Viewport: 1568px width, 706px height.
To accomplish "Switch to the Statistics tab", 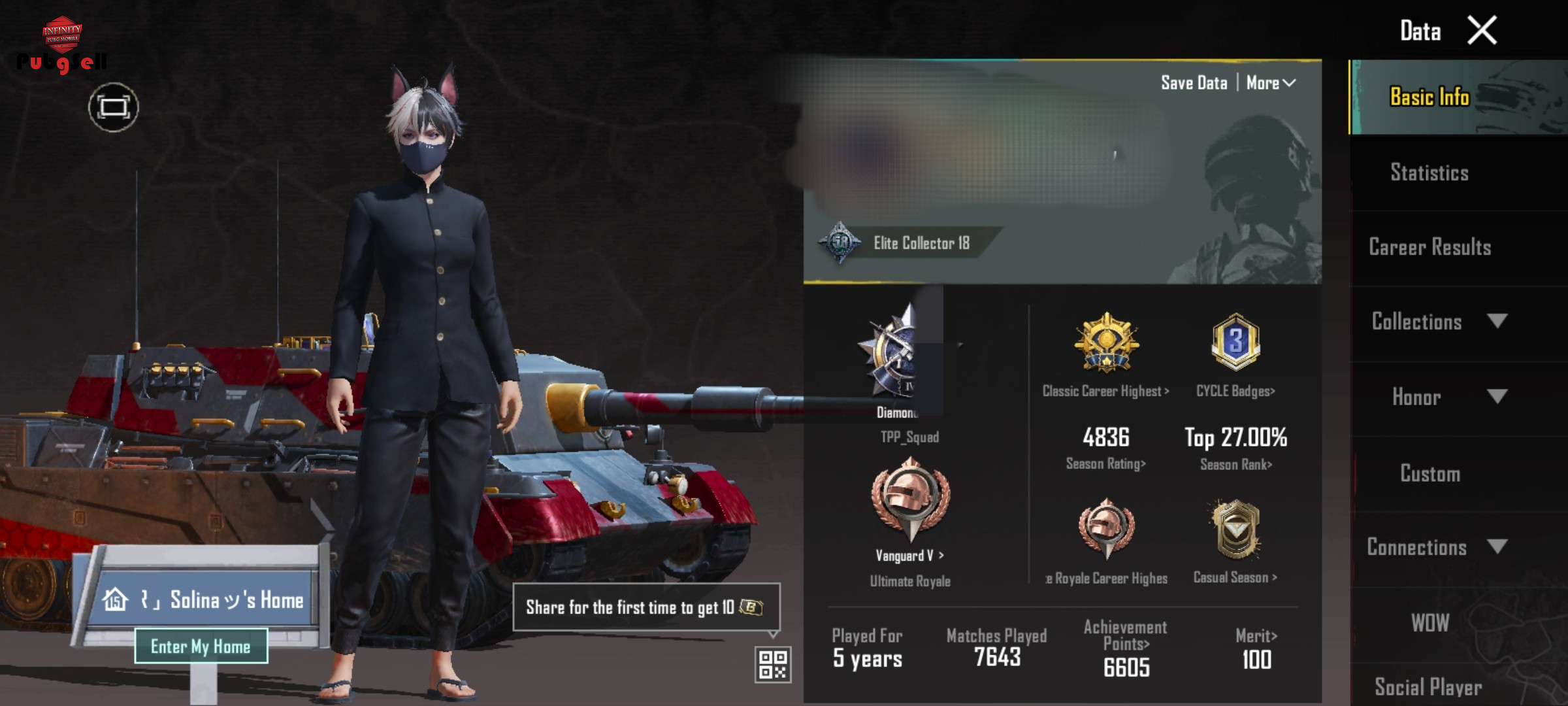I will click(x=1429, y=173).
